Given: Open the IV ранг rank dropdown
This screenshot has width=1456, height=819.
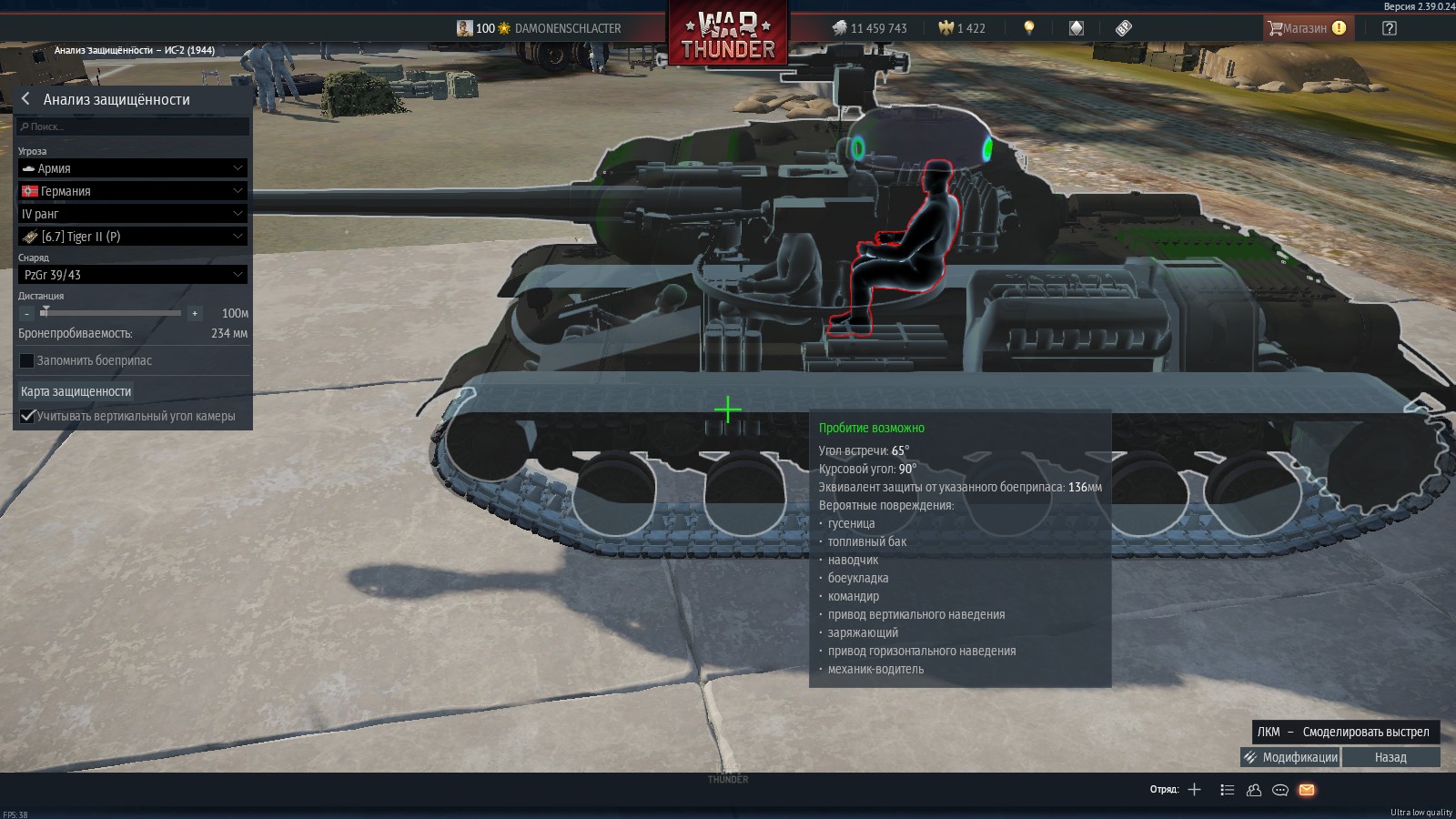Looking at the screenshot, I should (x=133, y=214).
